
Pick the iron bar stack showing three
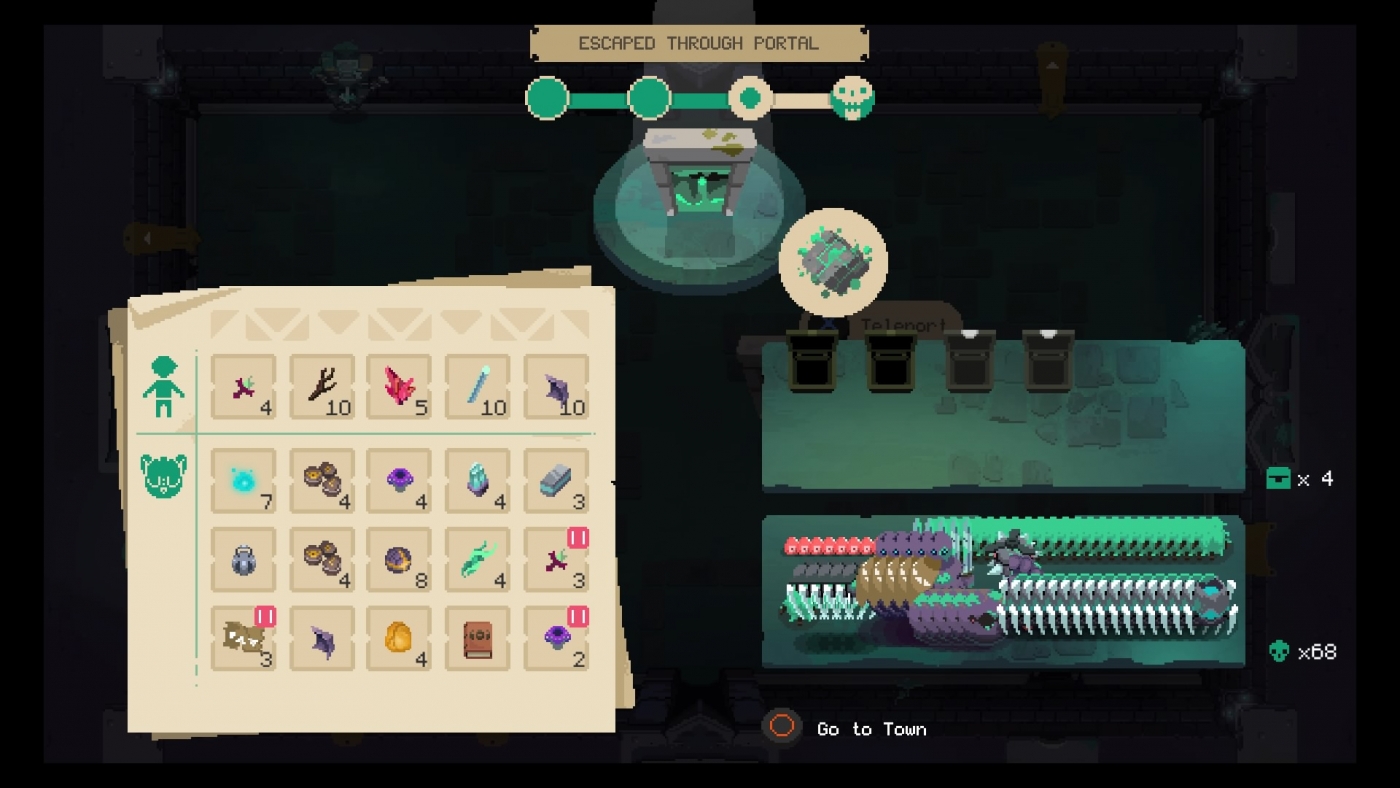(x=556, y=480)
